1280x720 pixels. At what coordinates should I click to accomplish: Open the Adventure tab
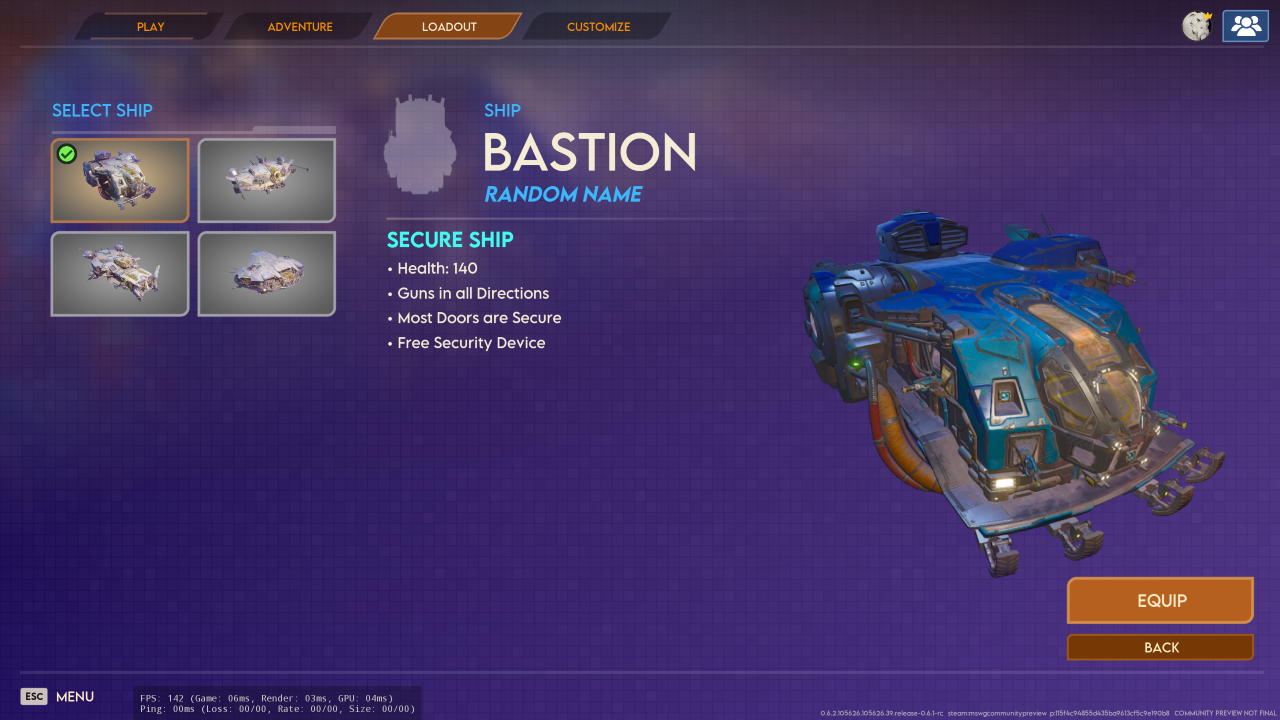pyautogui.click(x=300, y=27)
